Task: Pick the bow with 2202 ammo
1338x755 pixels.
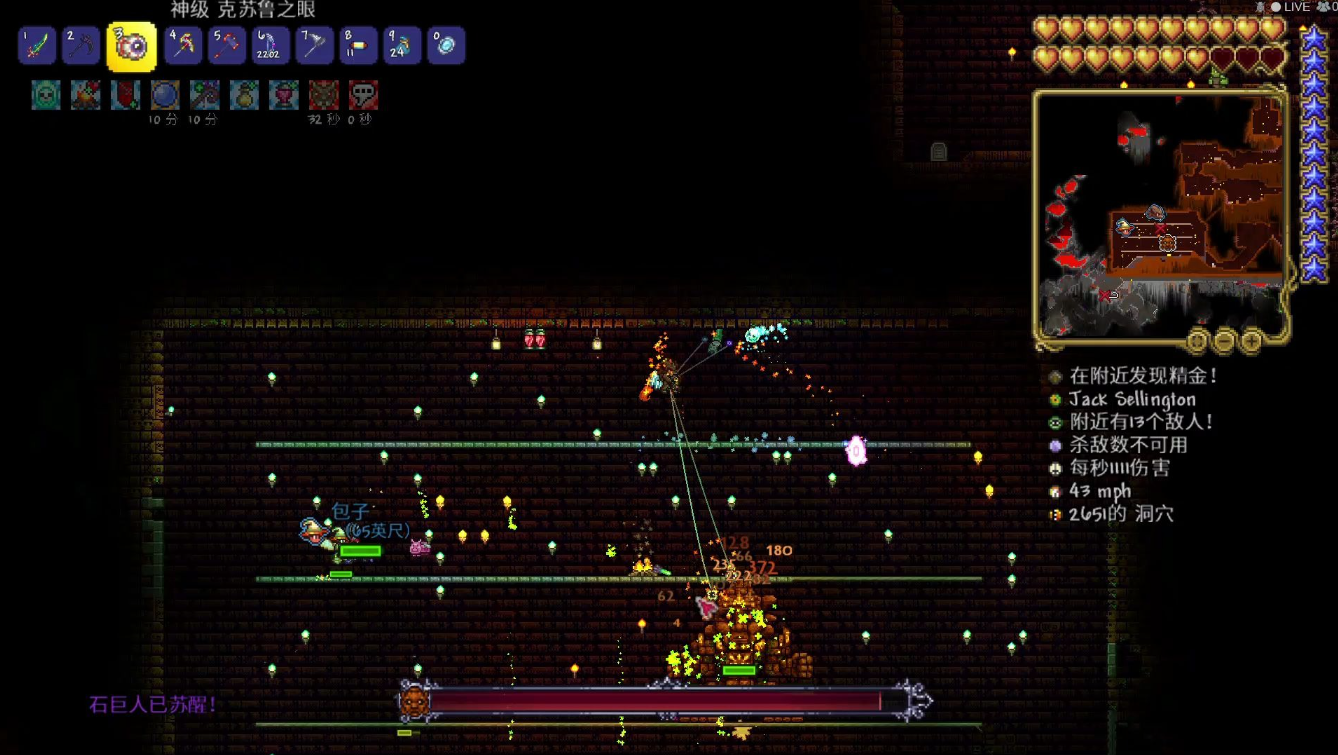Action: (x=270, y=46)
